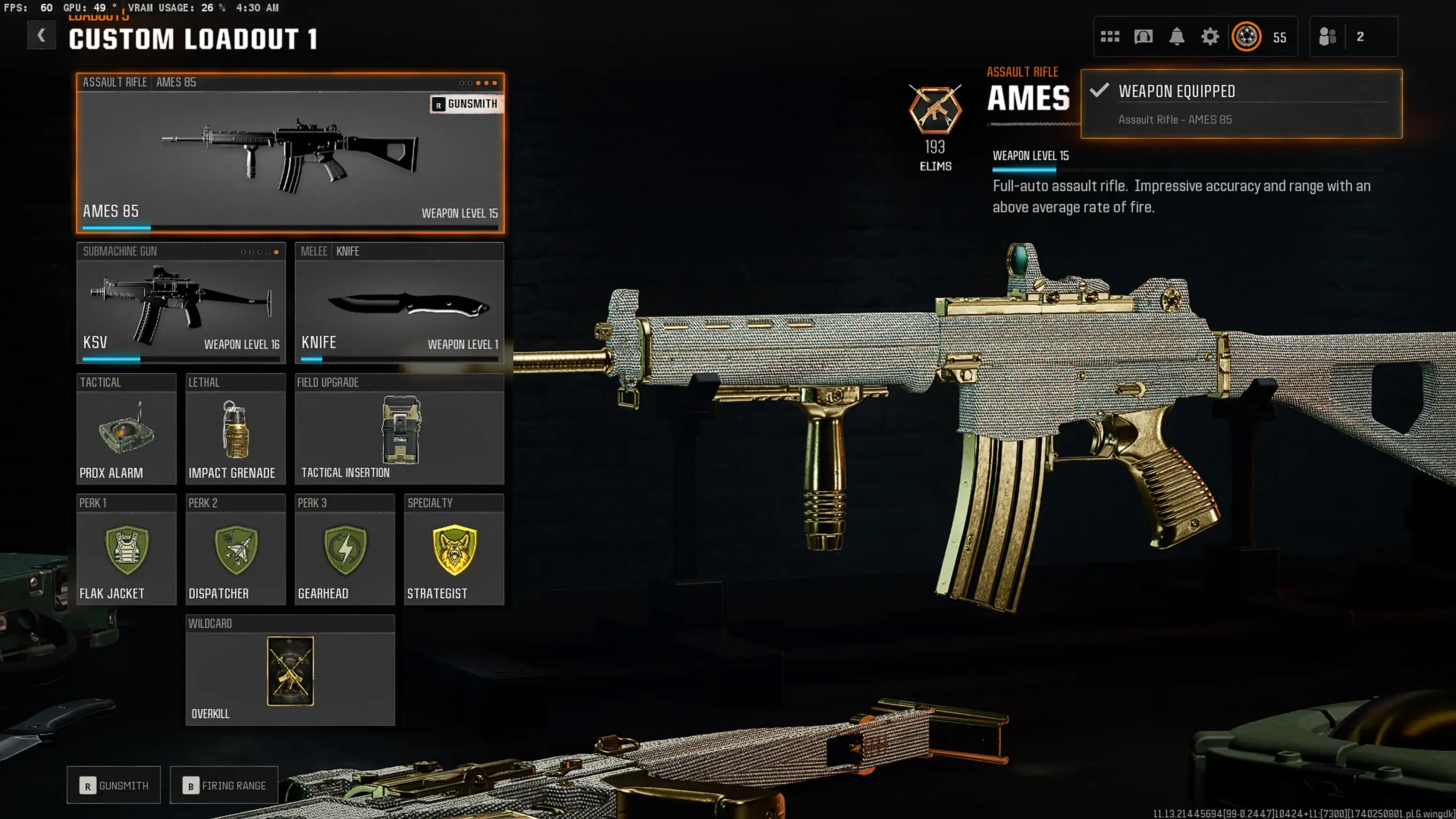Open the notifications bell icon
The height and width of the screenshot is (819, 1456).
pos(1177,36)
